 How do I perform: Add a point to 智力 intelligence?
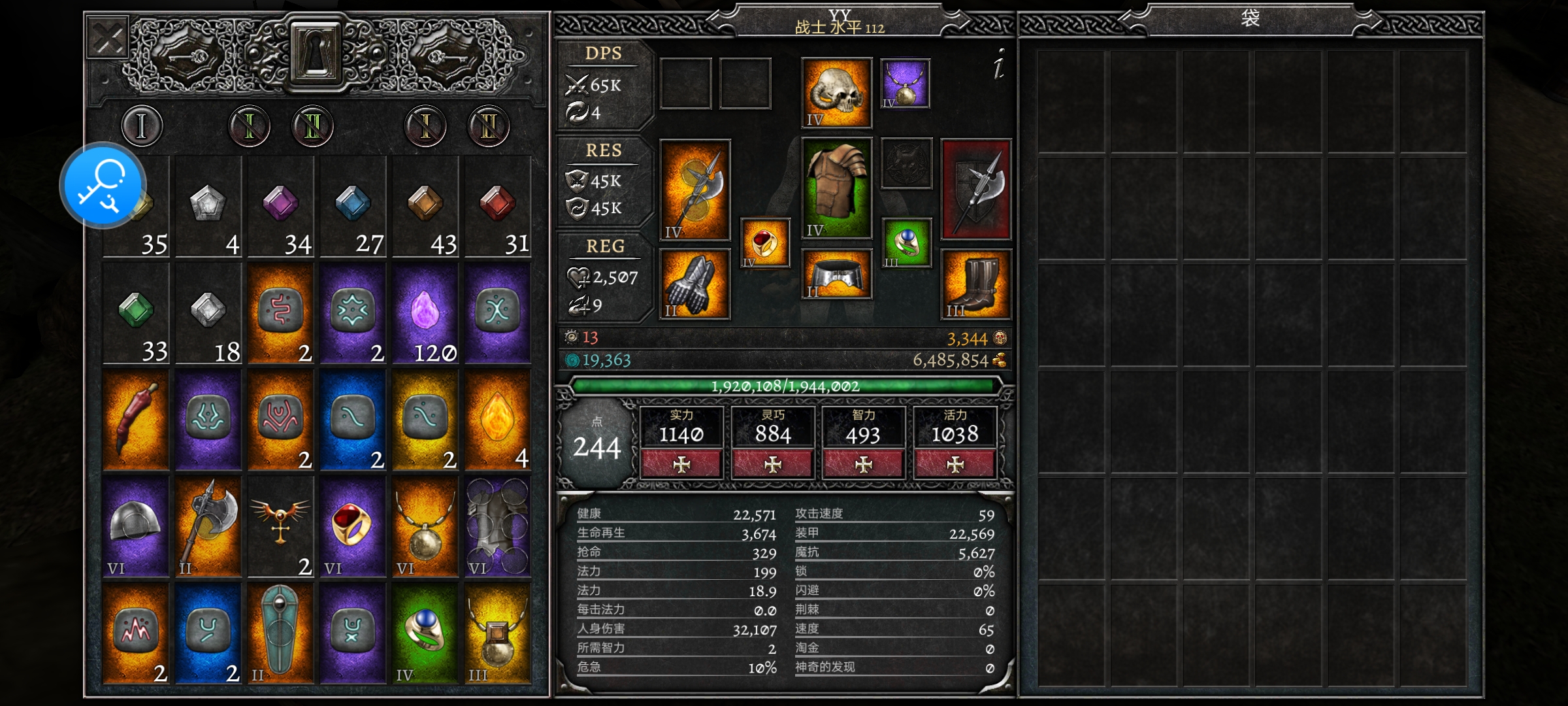point(864,464)
